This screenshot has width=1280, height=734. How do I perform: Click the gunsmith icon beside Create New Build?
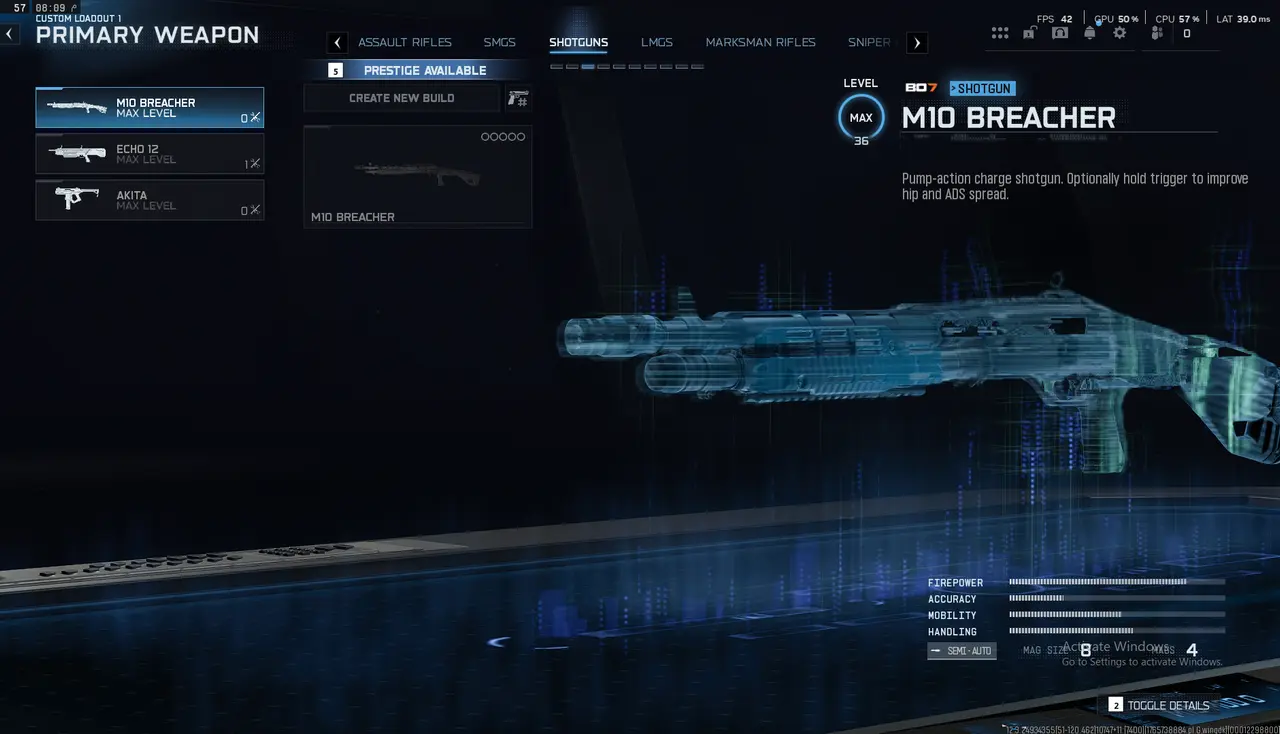point(516,98)
